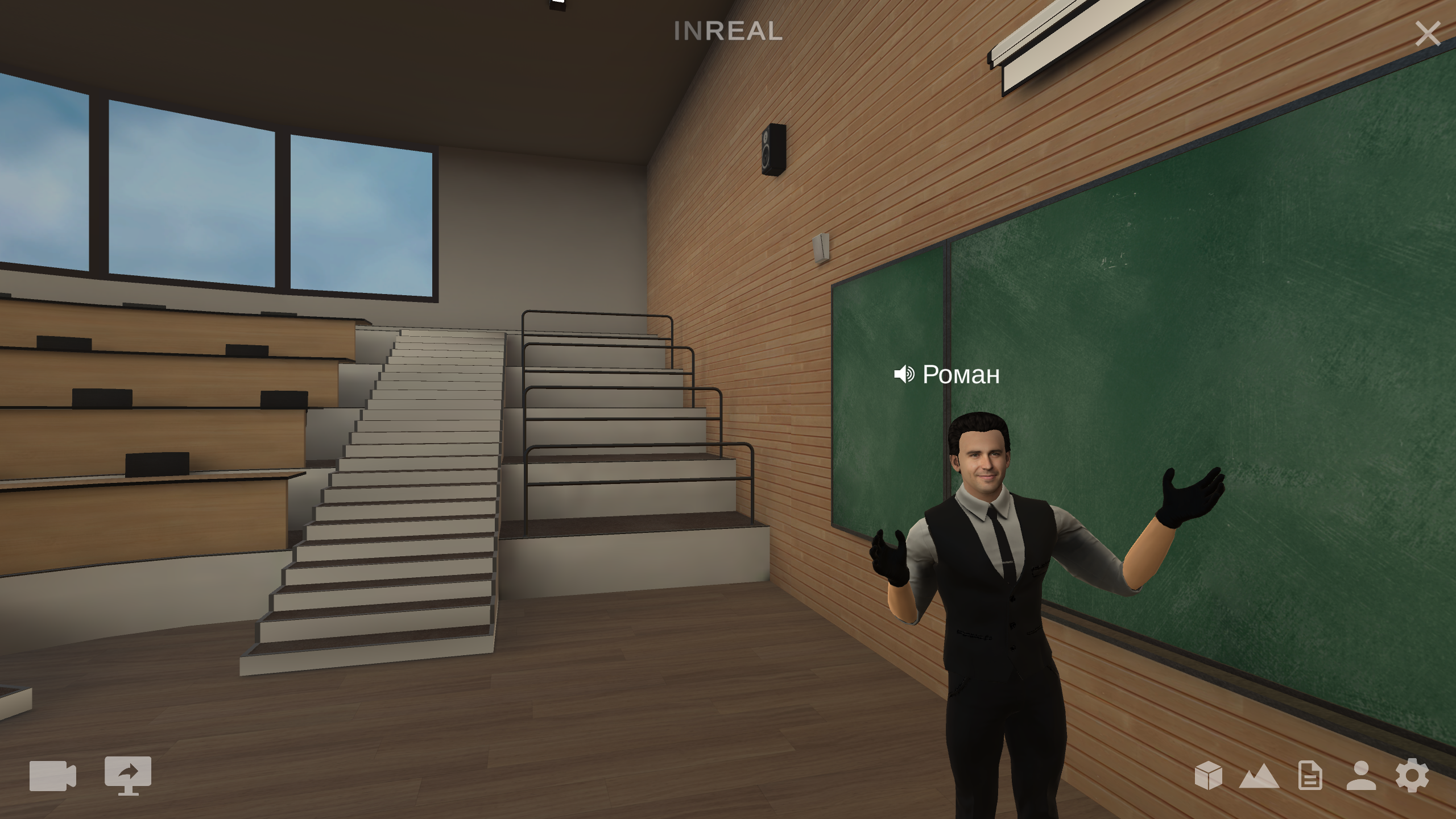Open the document page icon
1456x819 pixels.
(x=1310, y=776)
